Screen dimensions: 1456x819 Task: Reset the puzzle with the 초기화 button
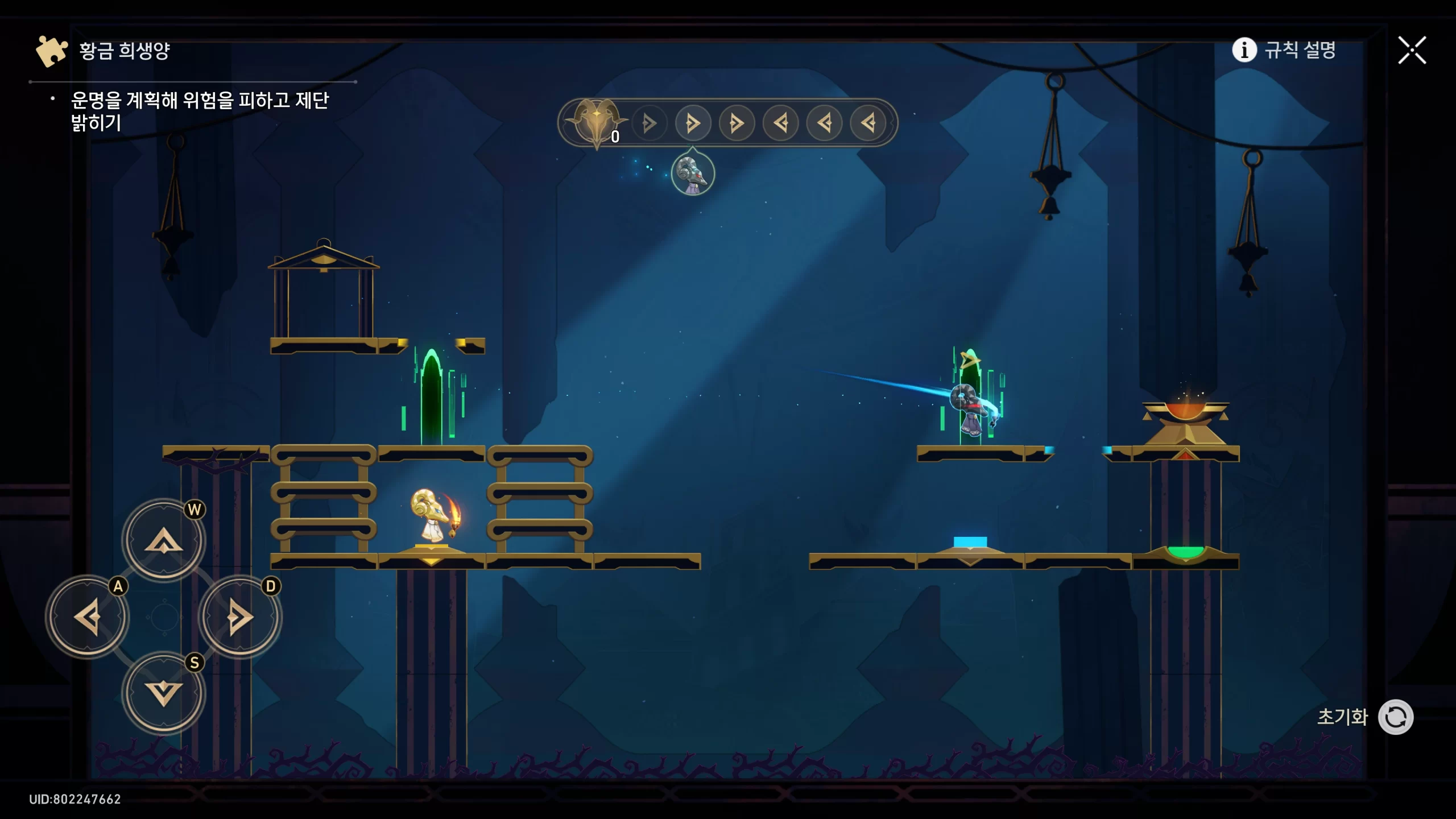(x=1395, y=717)
